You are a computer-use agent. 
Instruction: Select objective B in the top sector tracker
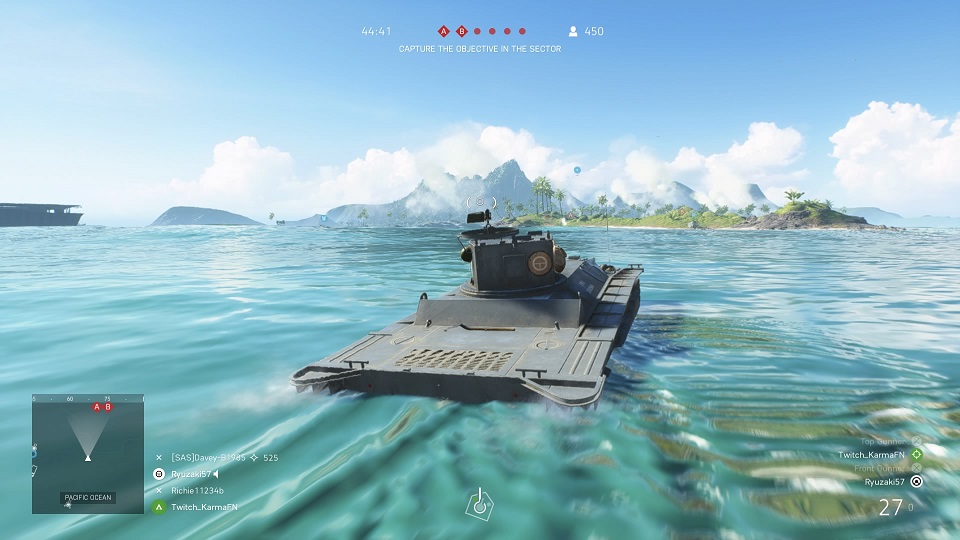[x=461, y=31]
